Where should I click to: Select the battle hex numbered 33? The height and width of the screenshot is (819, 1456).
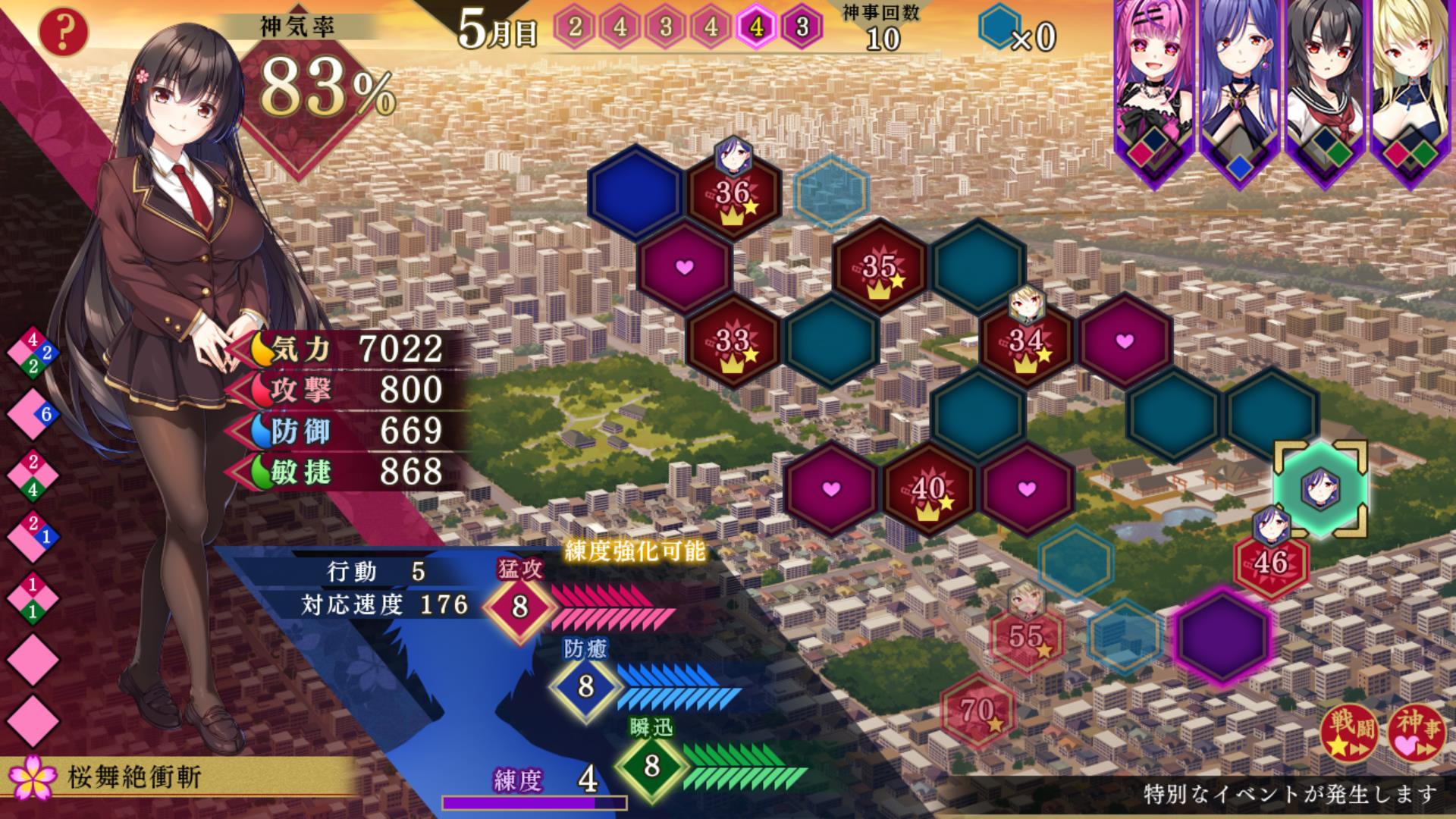[x=733, y=341]
